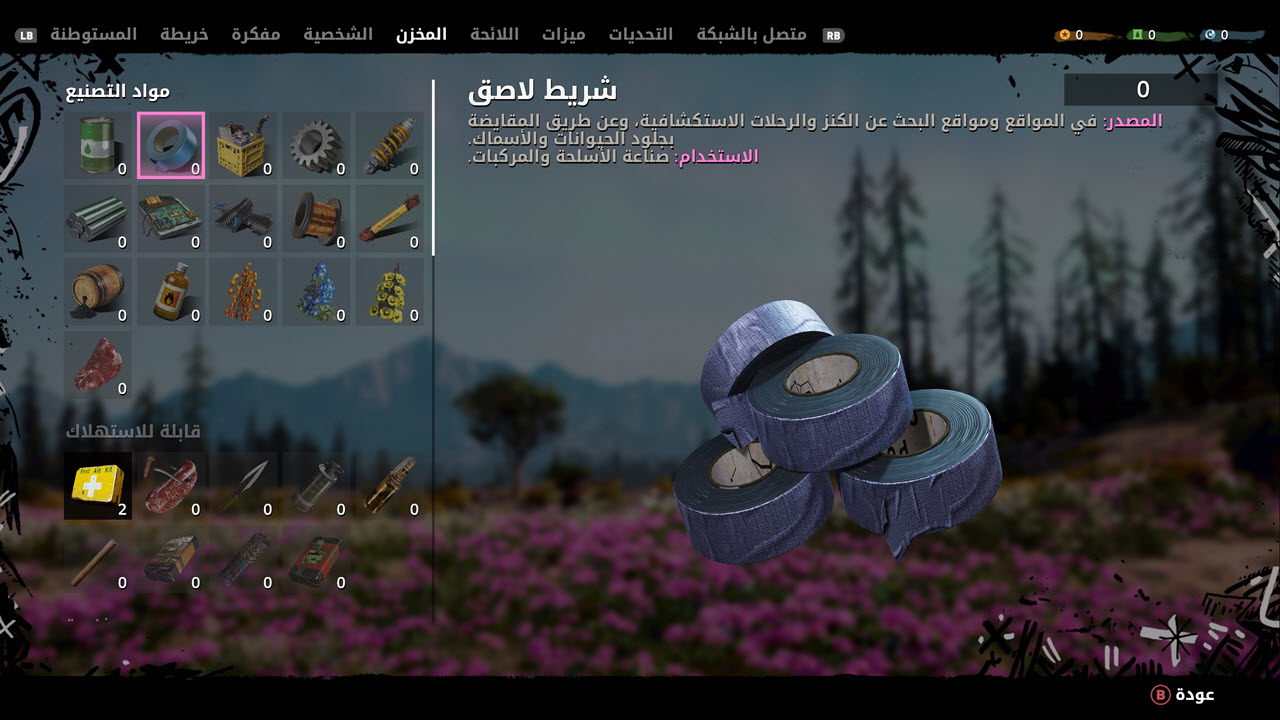Select the circuit board item
Image resolution: width=1280 pixels, height=720 pixels.
[171, 219]
